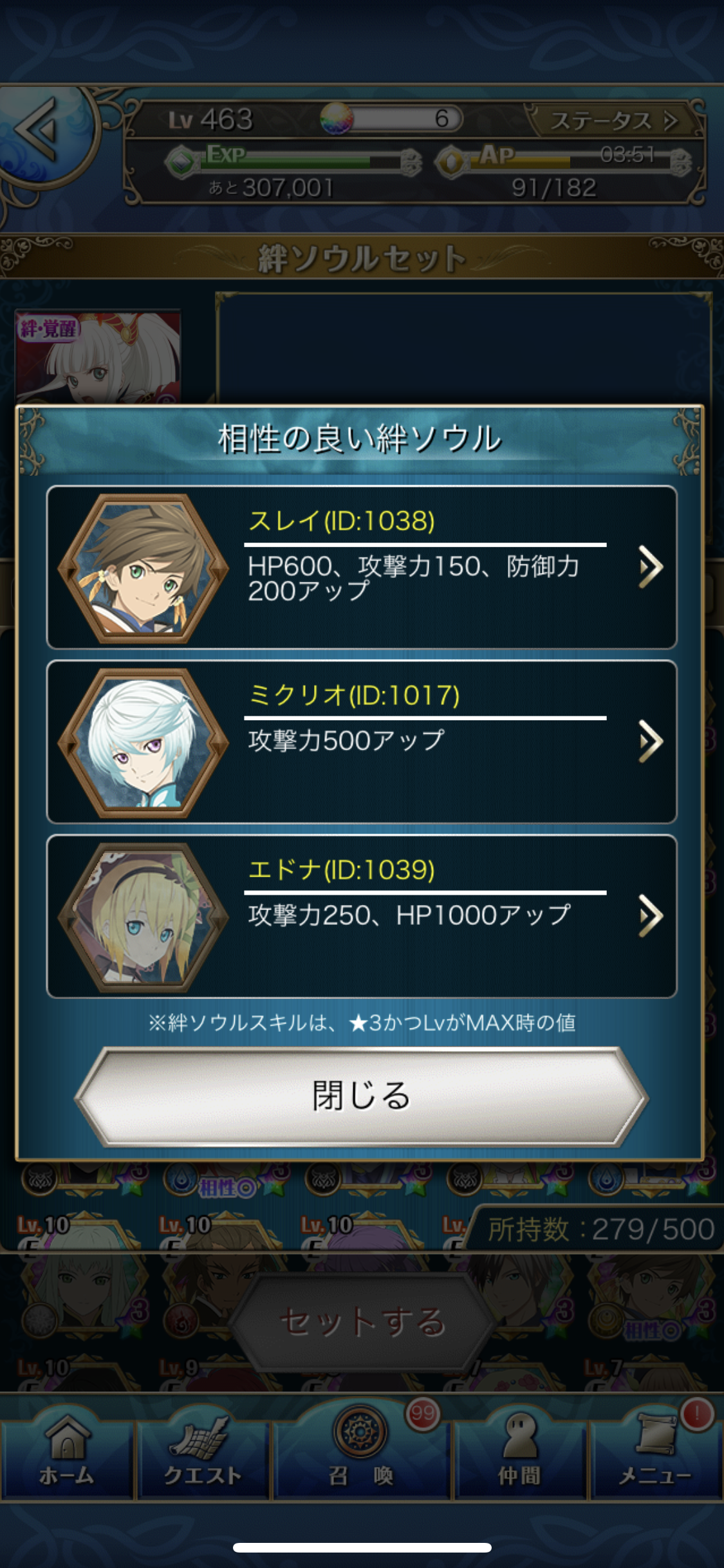Select the 絆・覚醒 character thumbnail
The height and width of the screenshot is (1568, 724).
pos(98,357)
